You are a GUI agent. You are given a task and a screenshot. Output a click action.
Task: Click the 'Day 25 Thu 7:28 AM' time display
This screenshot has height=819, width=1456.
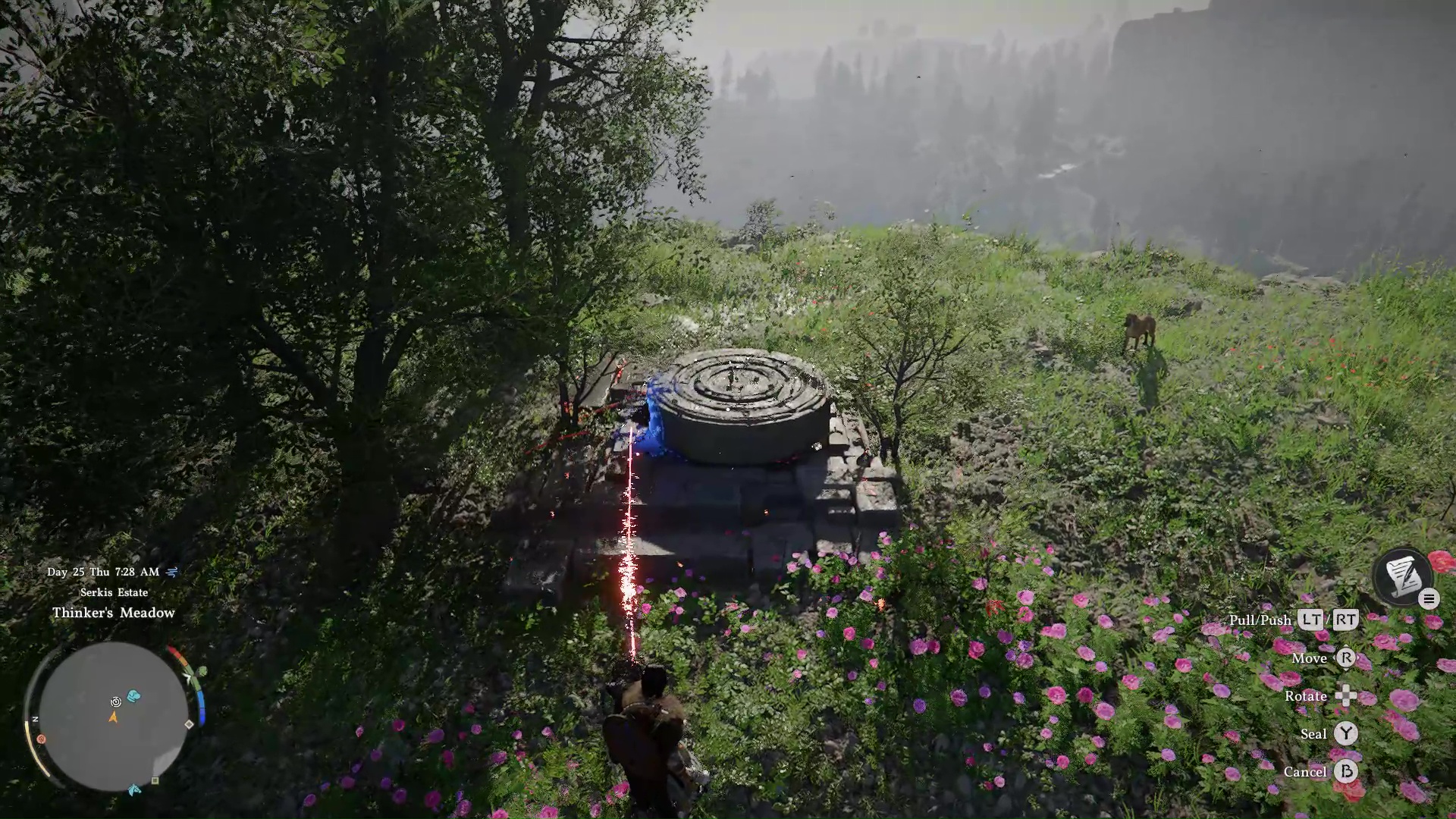click(x=102, y=573)
